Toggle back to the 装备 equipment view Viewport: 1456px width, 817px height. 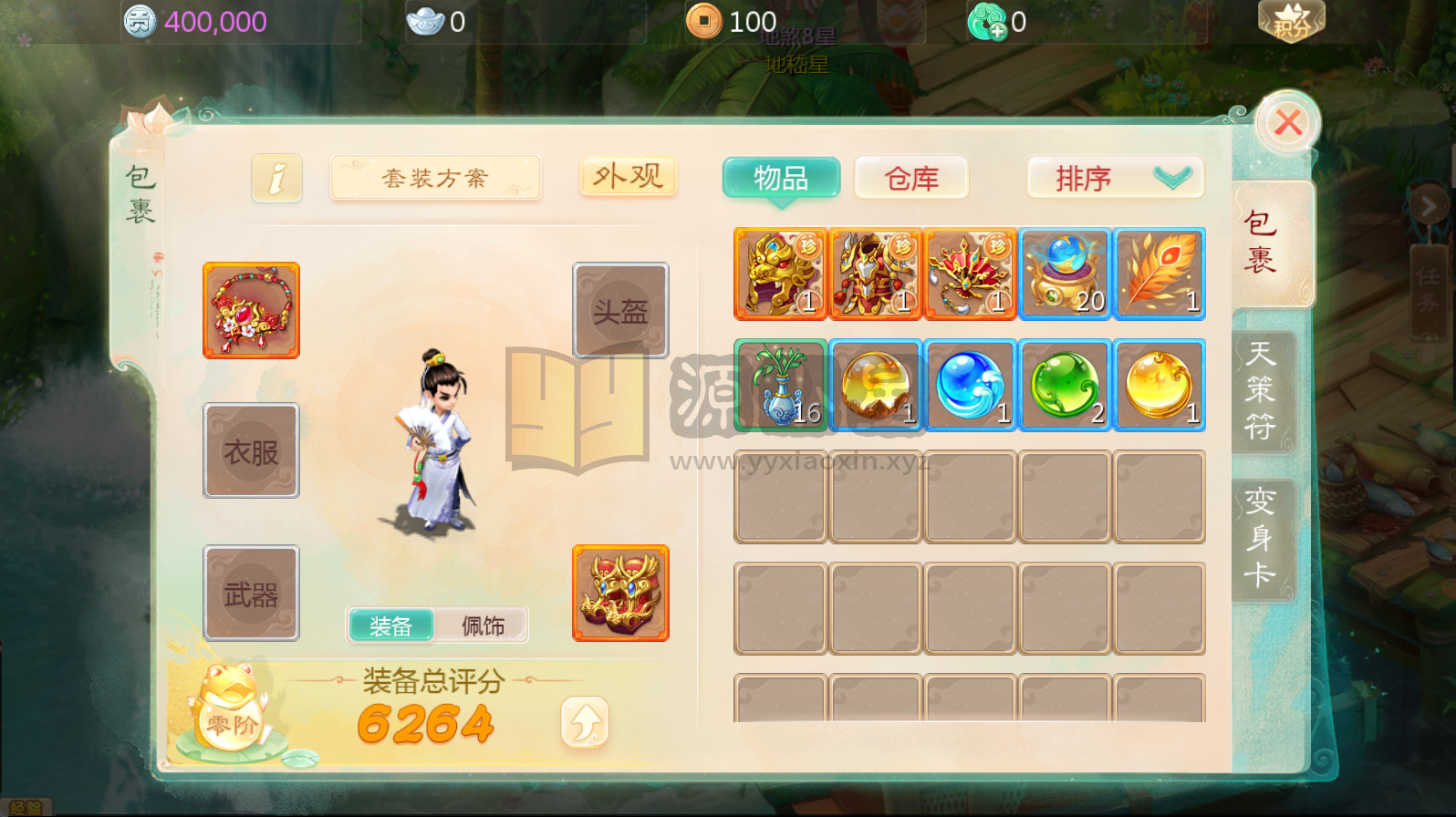[390, 625]
